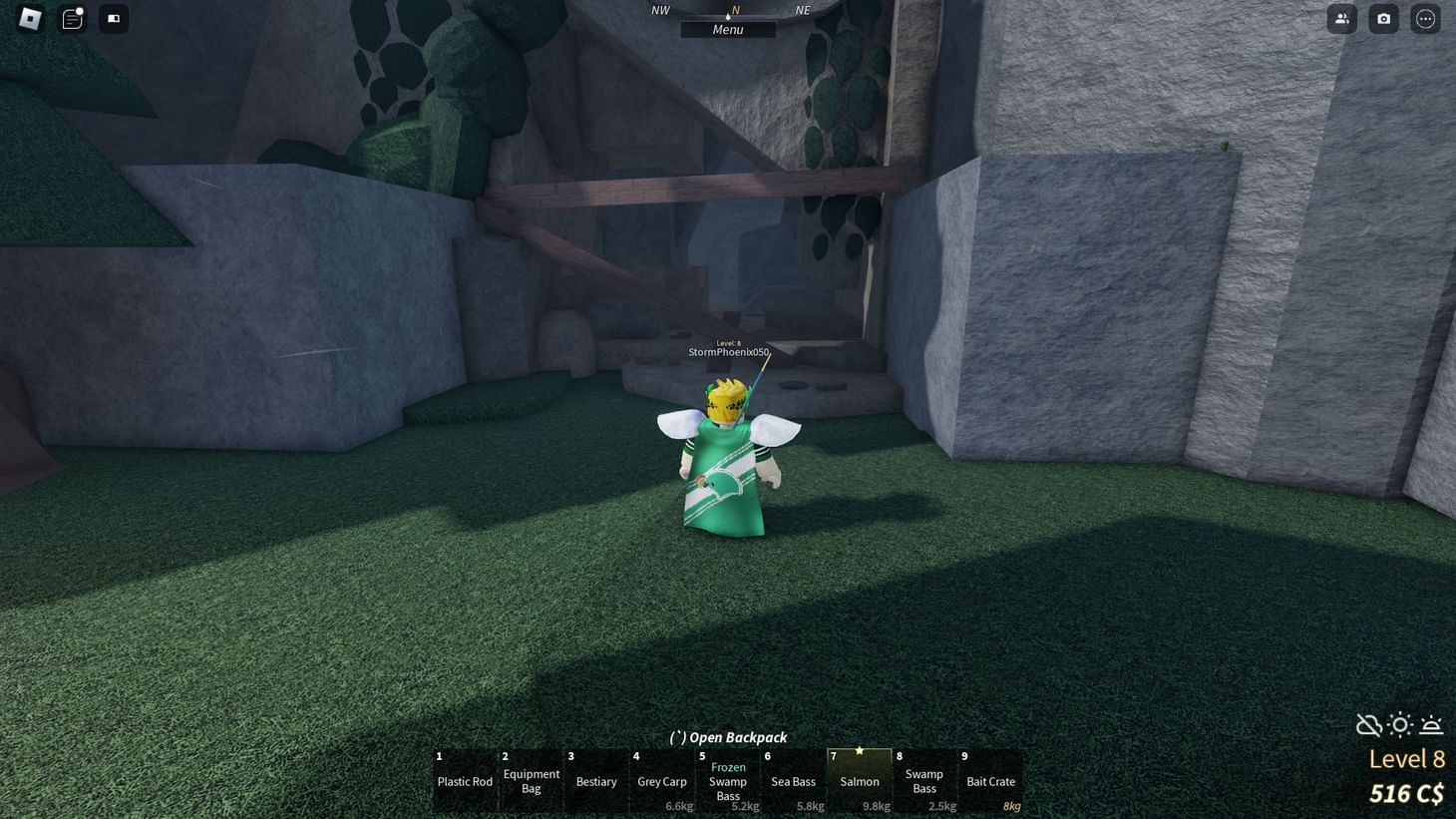Toggle the crossed-out cloud weather indicator

[1368, 725]
